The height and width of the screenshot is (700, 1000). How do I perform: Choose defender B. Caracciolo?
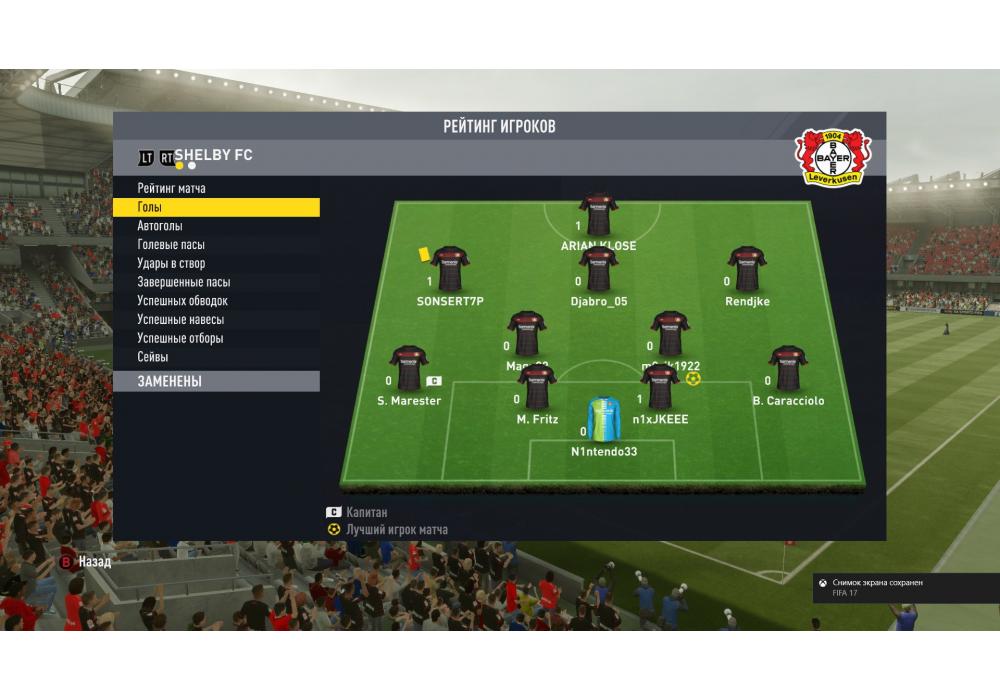[x=788, y=369]
